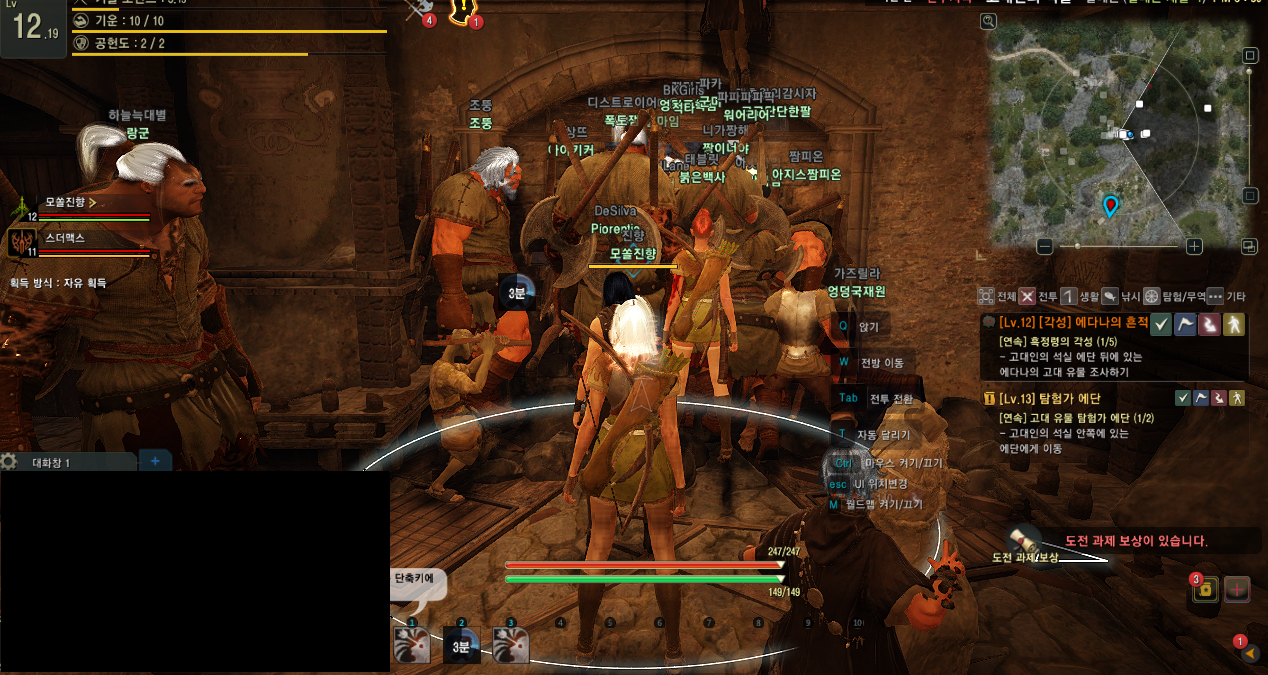Zoom in the minimap with plus button

(1194, 246)
